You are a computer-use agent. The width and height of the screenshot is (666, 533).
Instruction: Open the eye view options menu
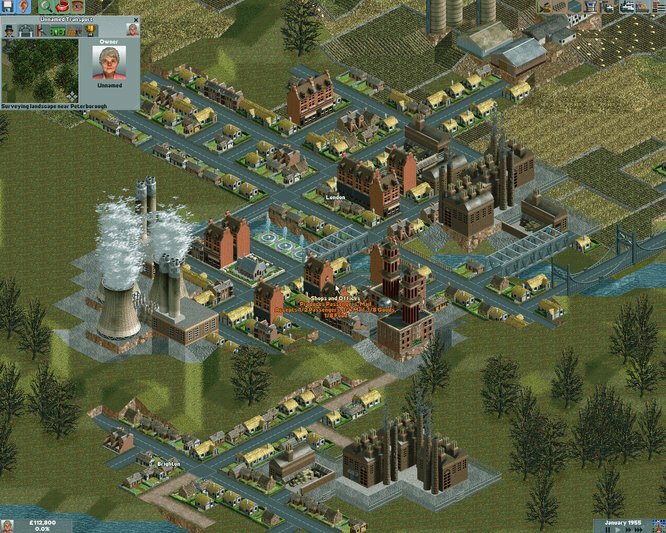76,7
